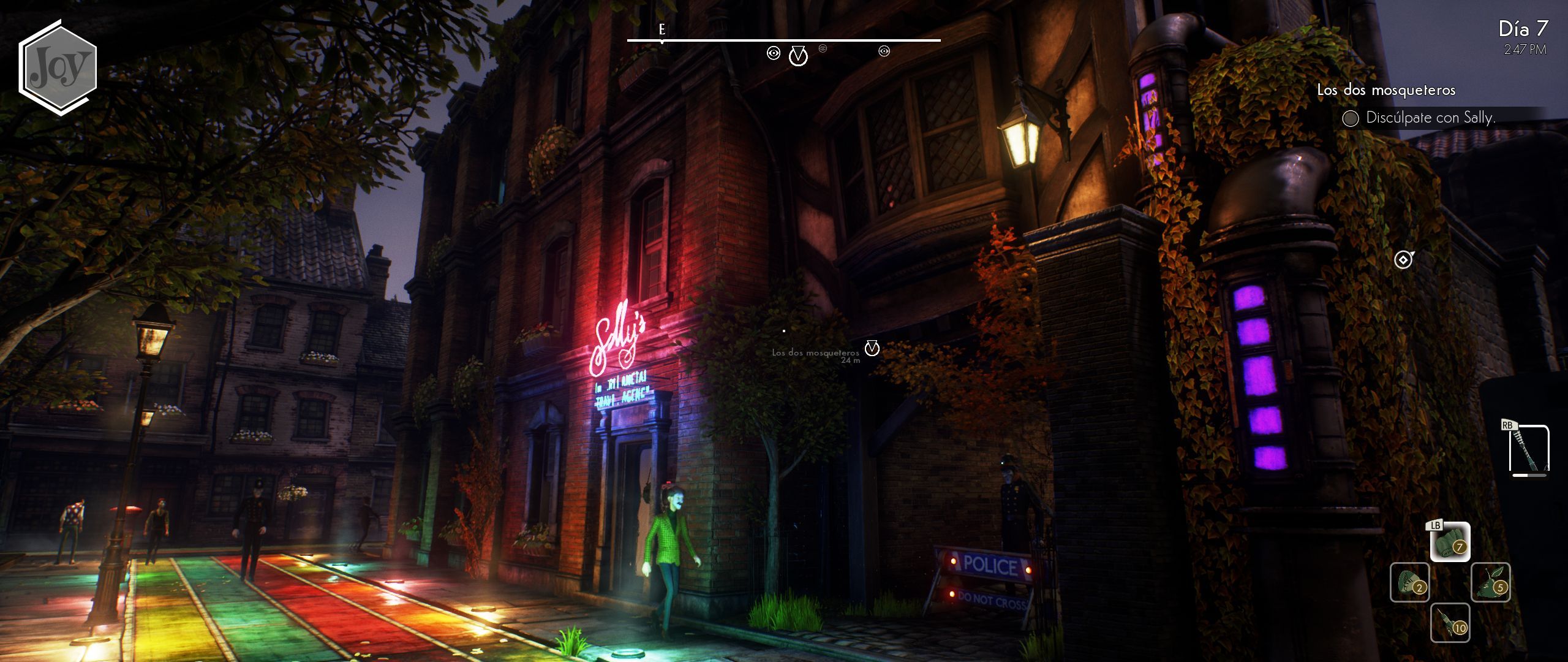Viewport: 1568px width, 662px height.
Task: Select the quick slot with count 2
Action: point(1409,582)
